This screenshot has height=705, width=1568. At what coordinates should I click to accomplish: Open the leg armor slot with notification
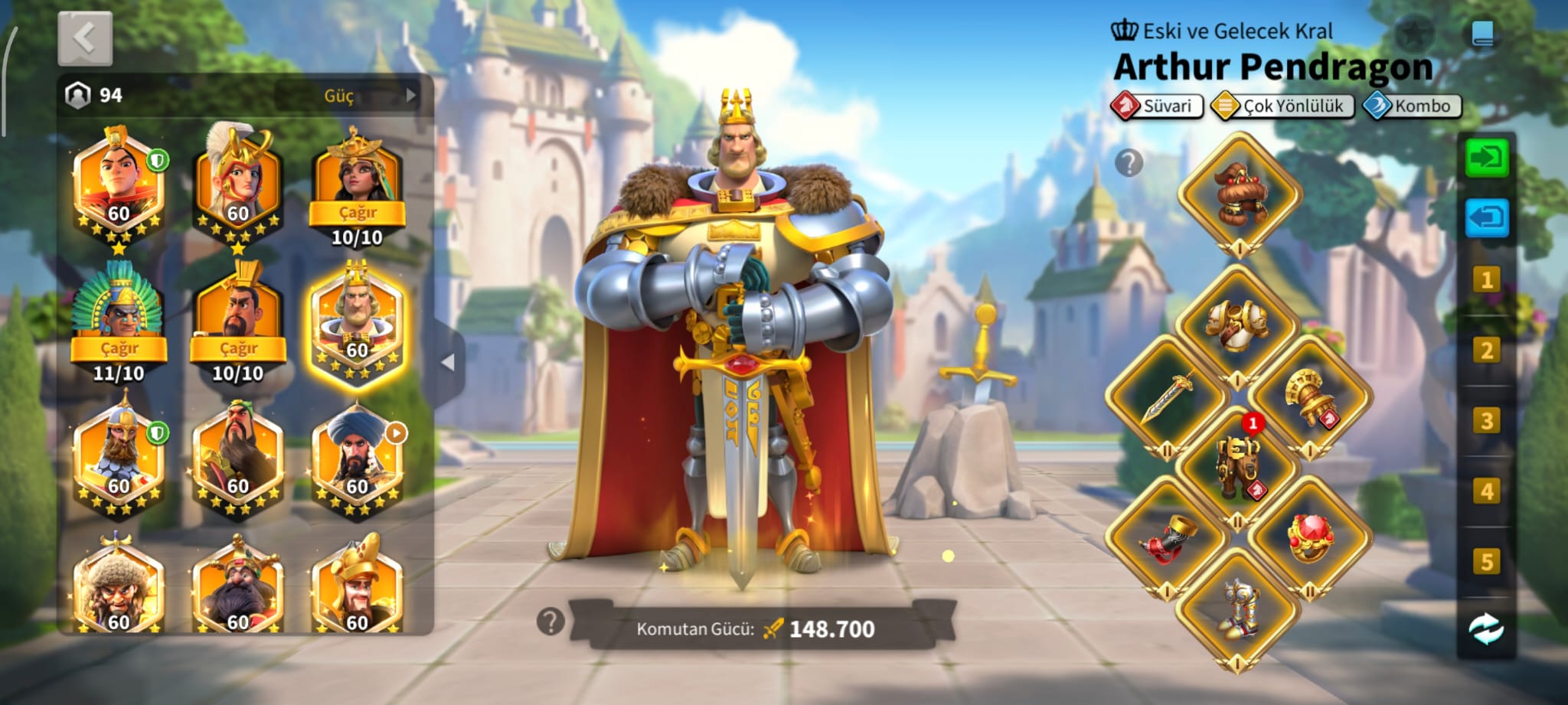point(1238,465)
